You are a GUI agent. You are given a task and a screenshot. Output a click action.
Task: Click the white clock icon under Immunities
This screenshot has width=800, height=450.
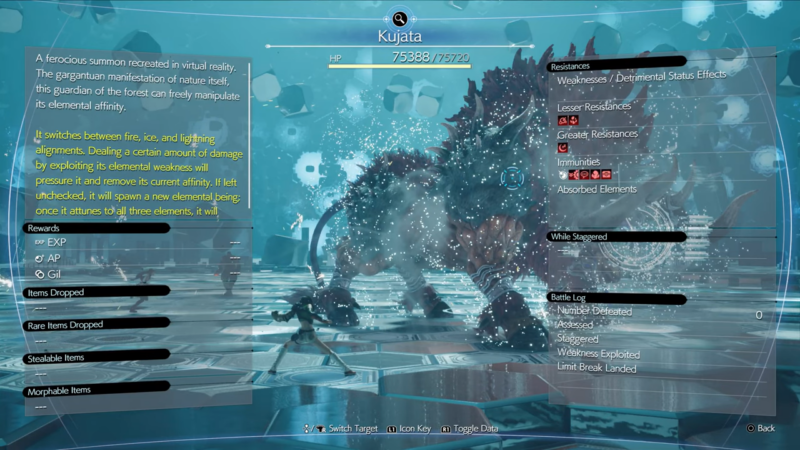(x=562, y=175)
